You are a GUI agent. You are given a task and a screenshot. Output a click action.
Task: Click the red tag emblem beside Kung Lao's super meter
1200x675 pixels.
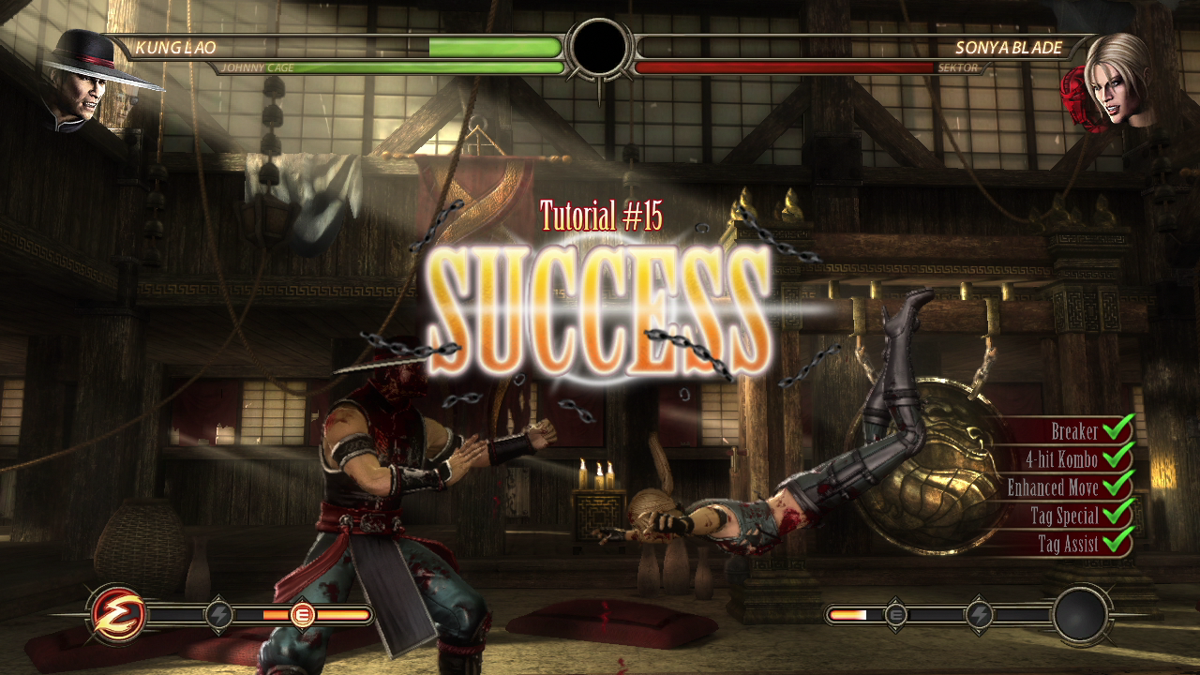click(x=118, y=614)
